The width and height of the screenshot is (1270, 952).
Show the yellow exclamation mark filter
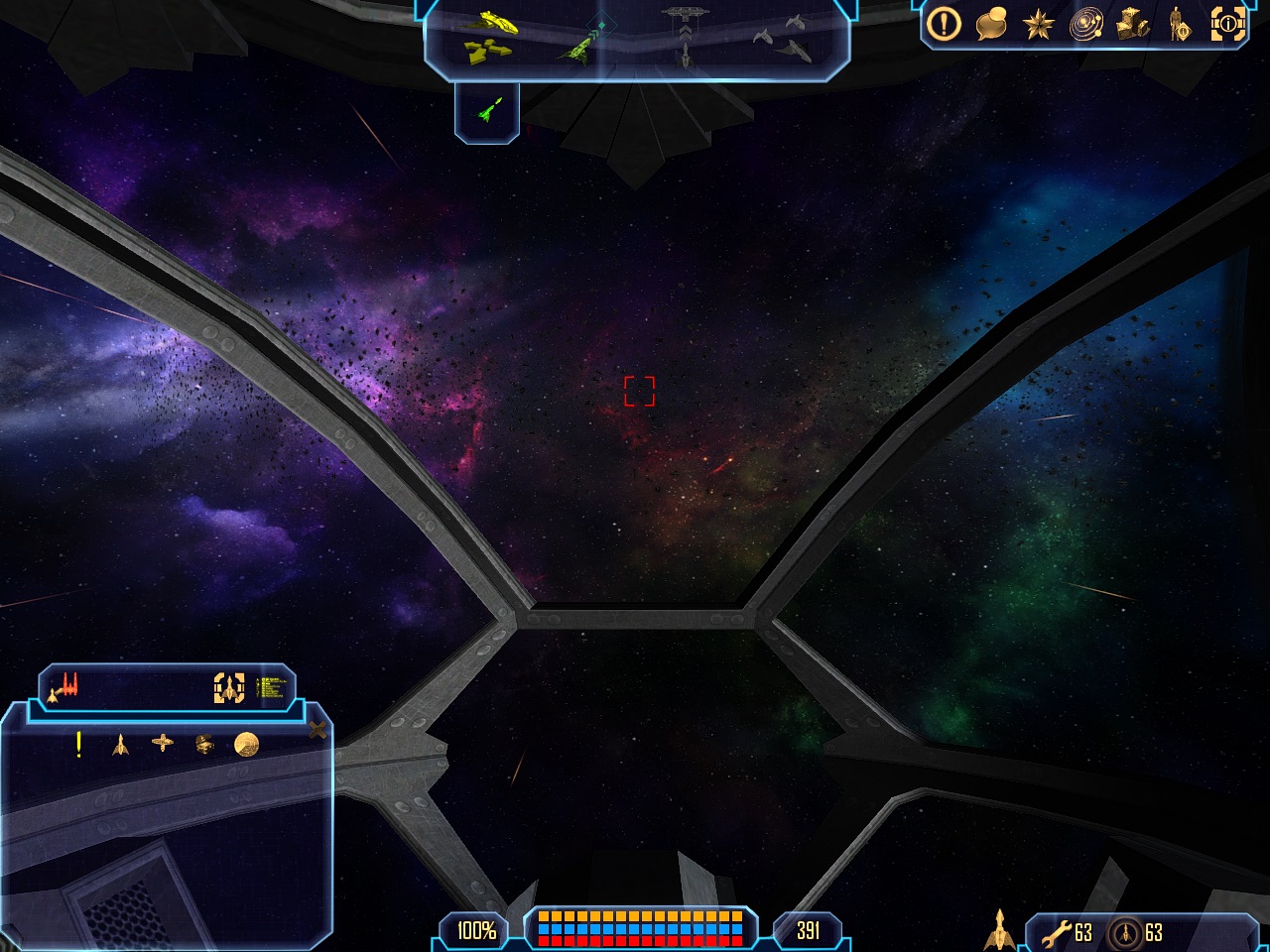[79, 744]
